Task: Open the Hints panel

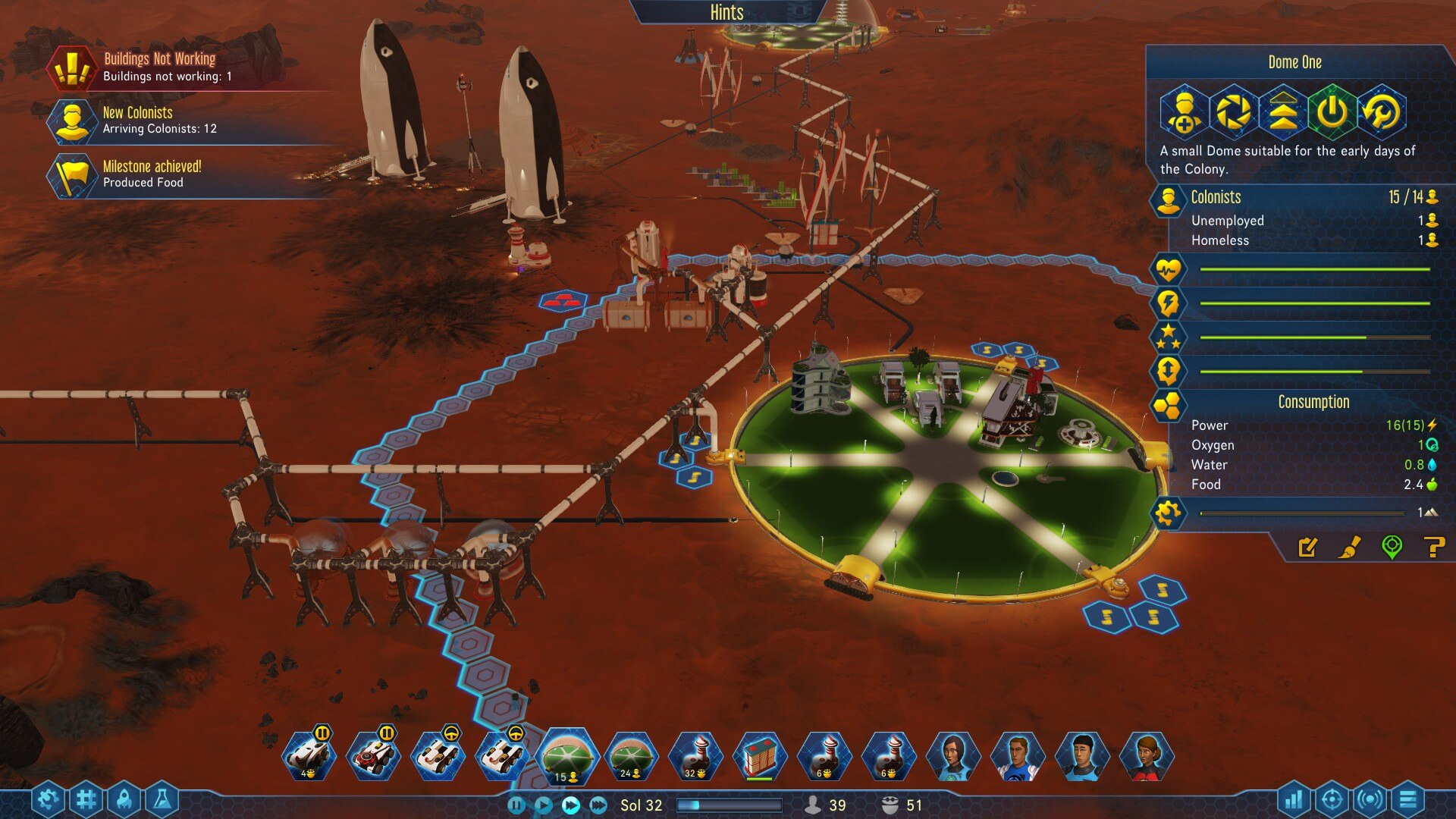Action: click(726, 13)
